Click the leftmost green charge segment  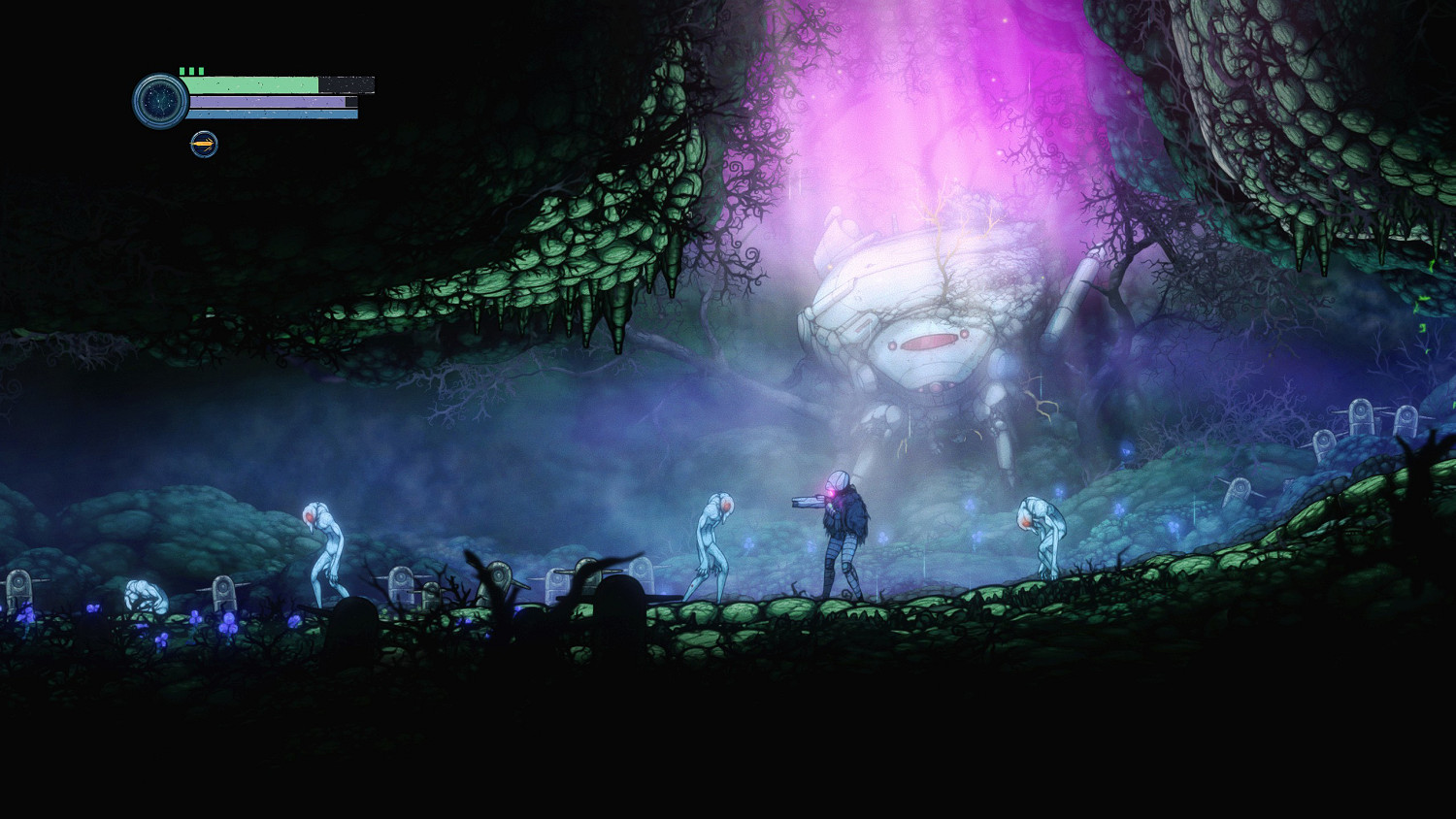click(182, 70)
